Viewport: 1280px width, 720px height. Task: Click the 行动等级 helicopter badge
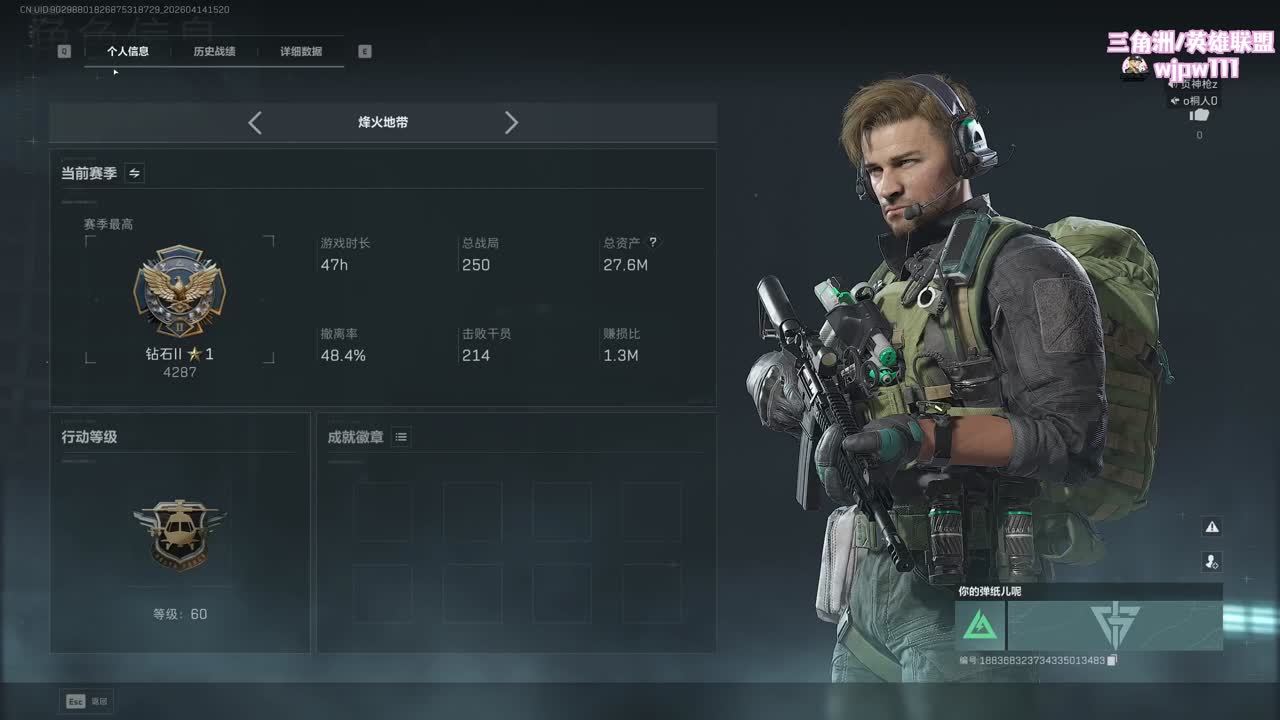pyautogui.click(x=180, y=533)
